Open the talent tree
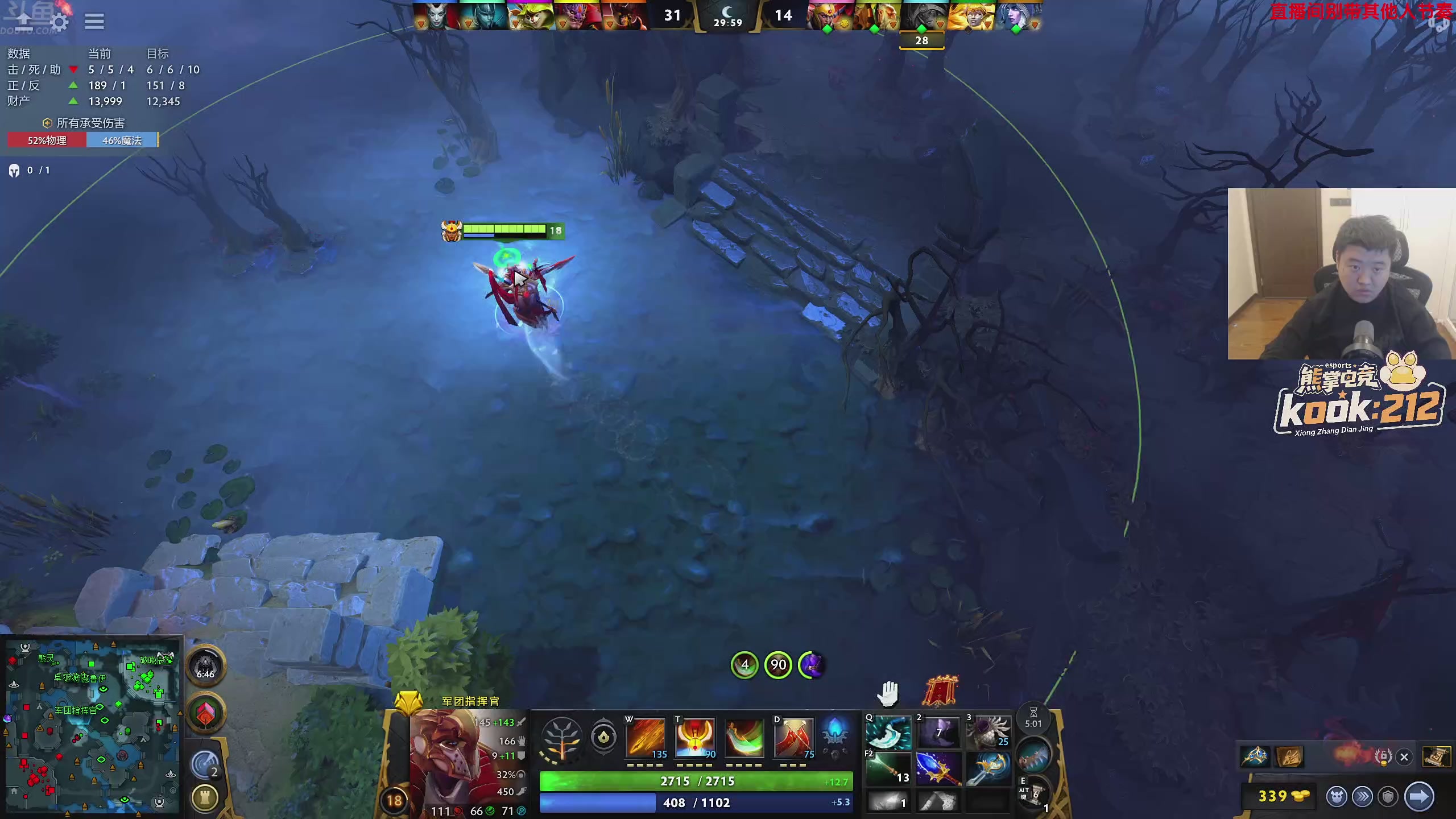The height and width of the screenshot is (819, 1456). pos(561,739)
